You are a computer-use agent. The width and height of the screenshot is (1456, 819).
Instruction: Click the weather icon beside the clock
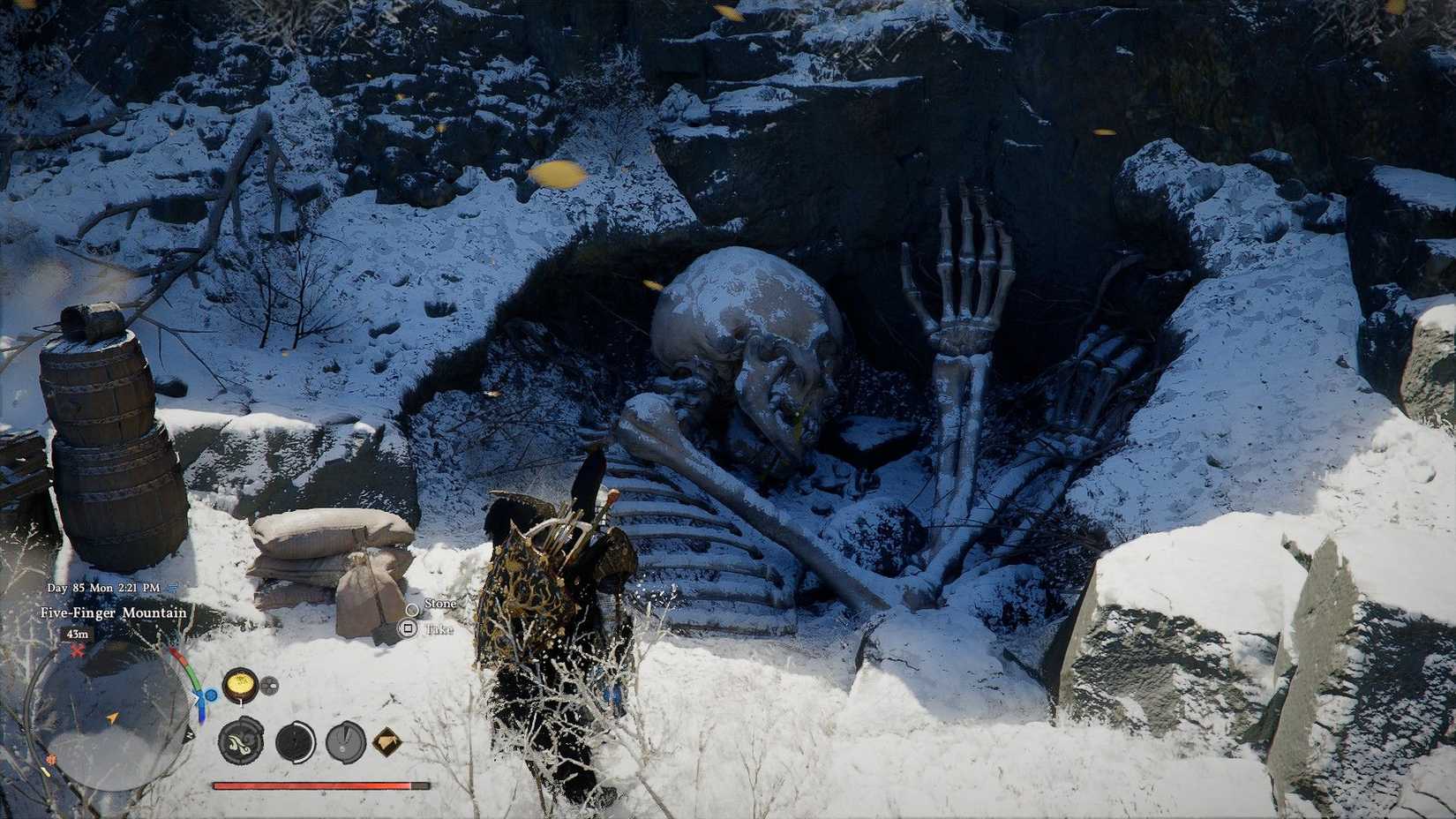point(172,588)
